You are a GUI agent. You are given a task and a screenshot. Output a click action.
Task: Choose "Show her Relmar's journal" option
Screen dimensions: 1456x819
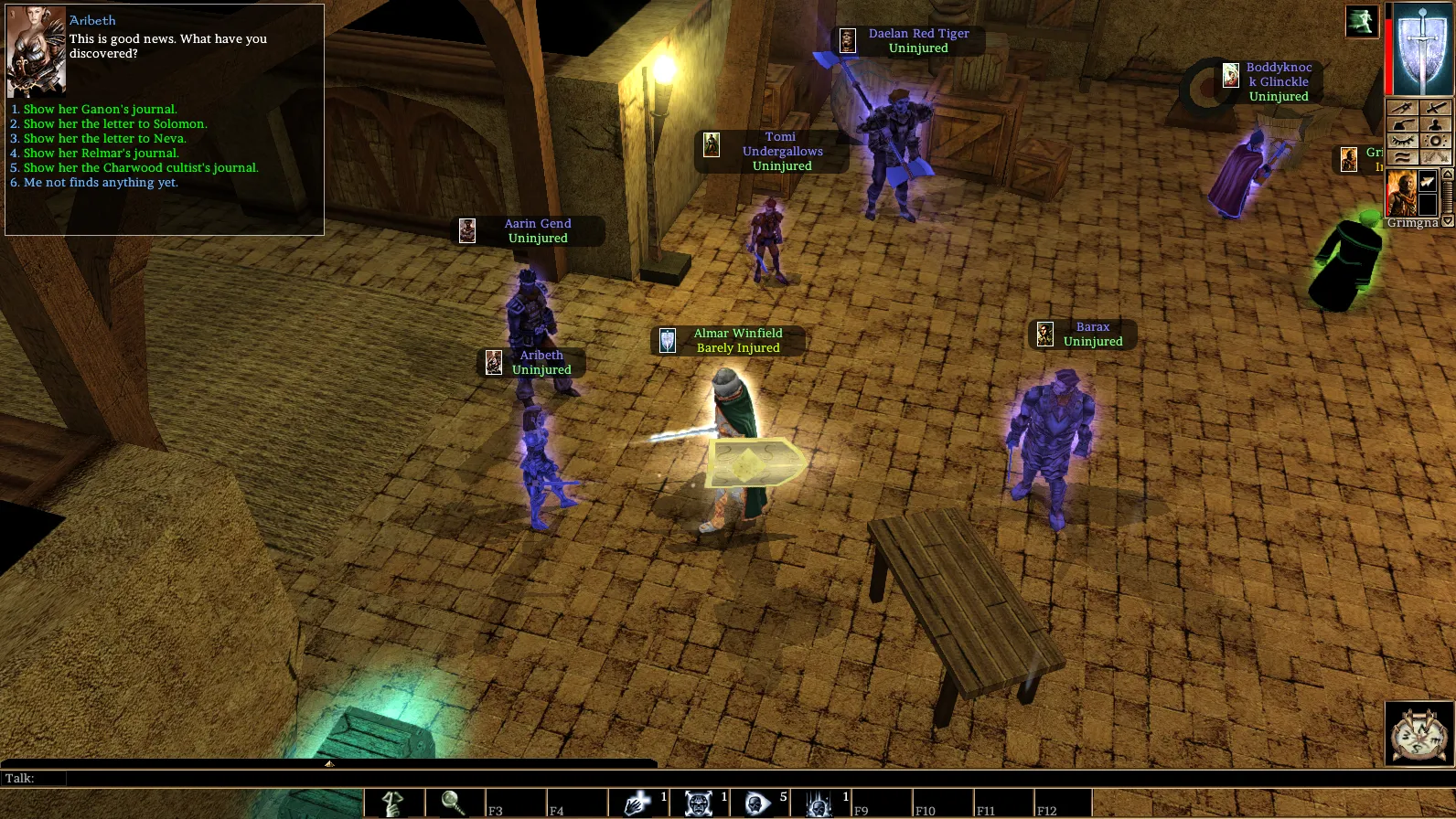pyautogui.click(x=101, y=154)
